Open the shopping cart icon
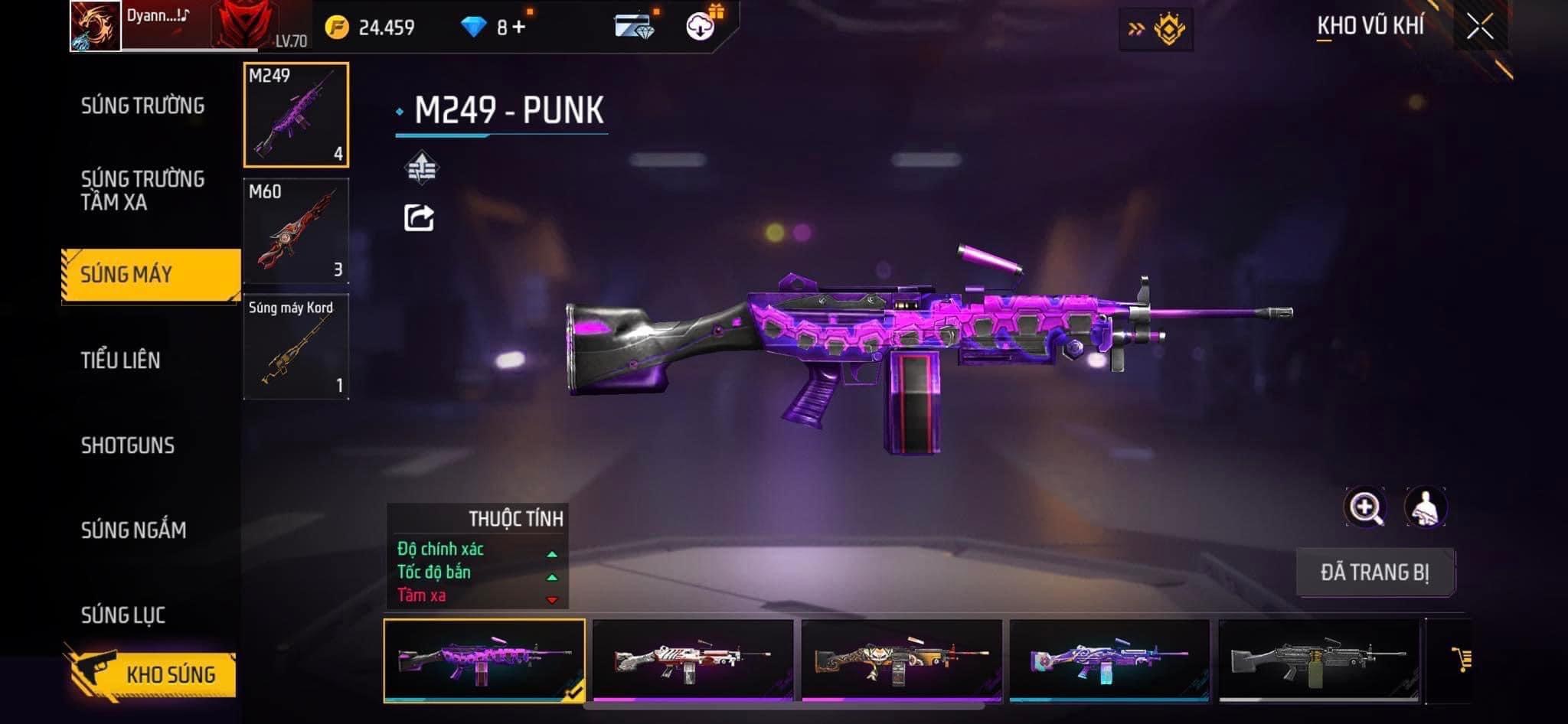This screenshot has width=1568, height=724. (1461, 659)
